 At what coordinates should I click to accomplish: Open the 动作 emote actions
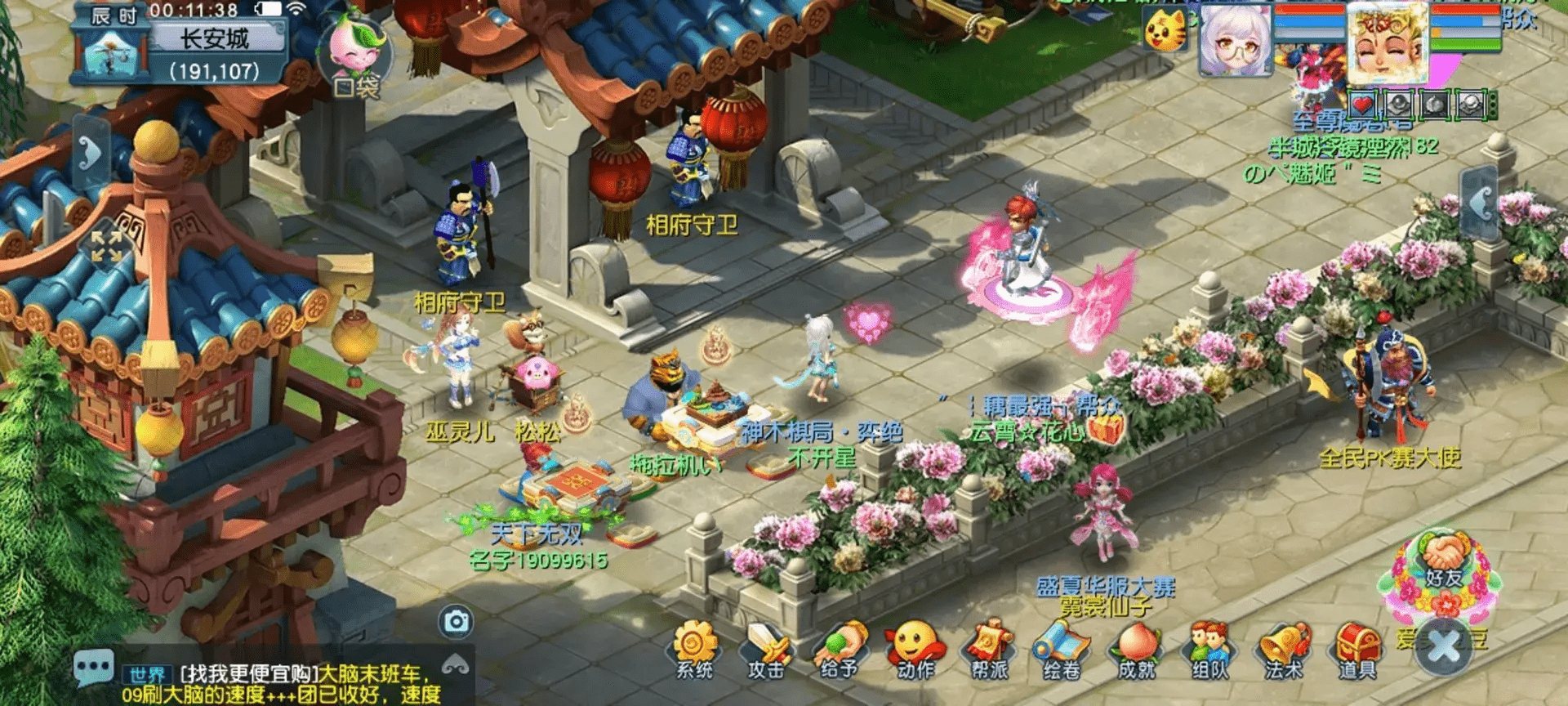915,649
